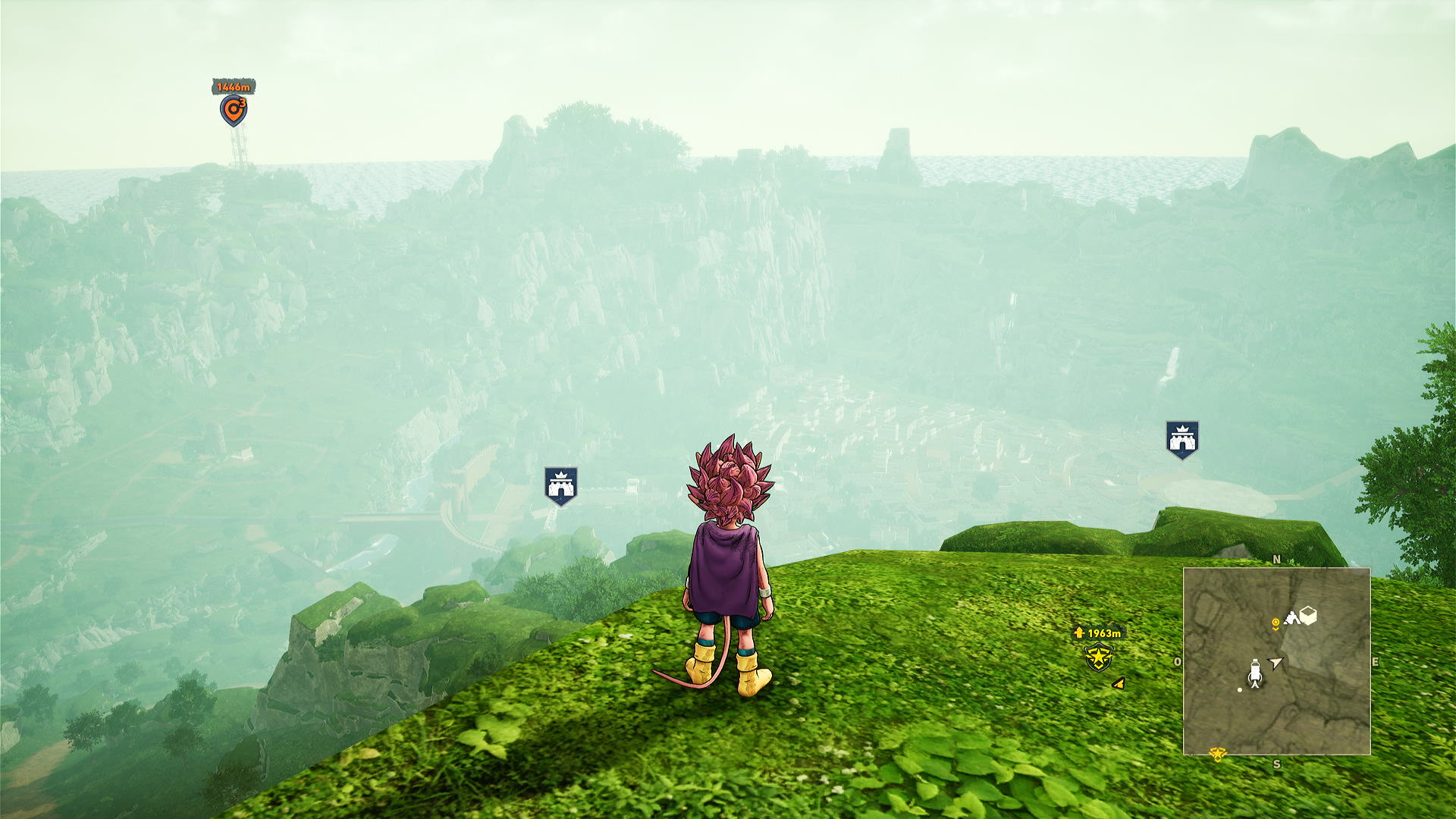The height and width of the screenshot is (819, 1456).
Task: Open the minimap
Action: pyautogui.click(x=1276, y=661)
